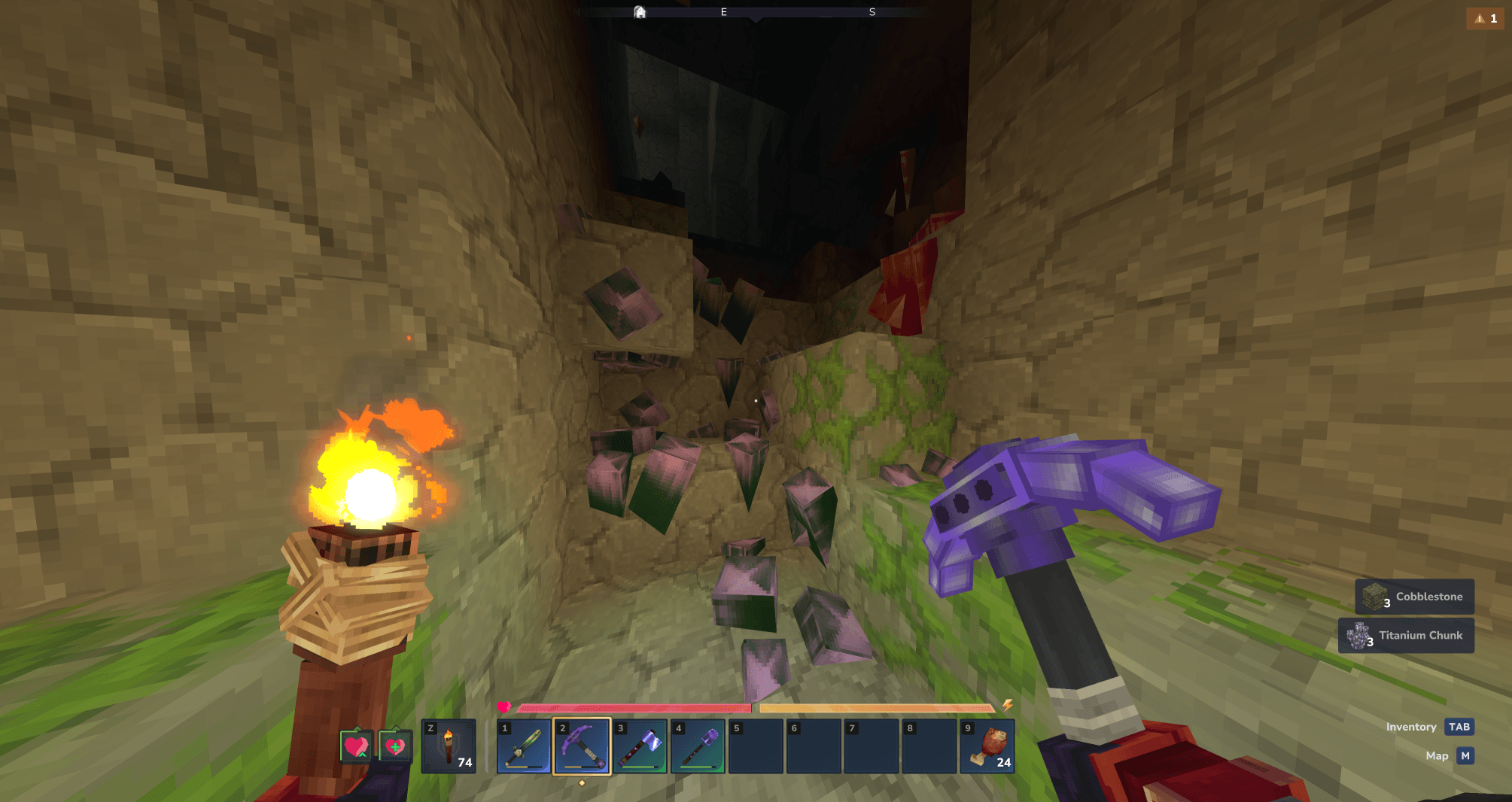Click the Cobblestone pickup notification
This screenshot has width=1512, height=802.
coord(1414,597)
